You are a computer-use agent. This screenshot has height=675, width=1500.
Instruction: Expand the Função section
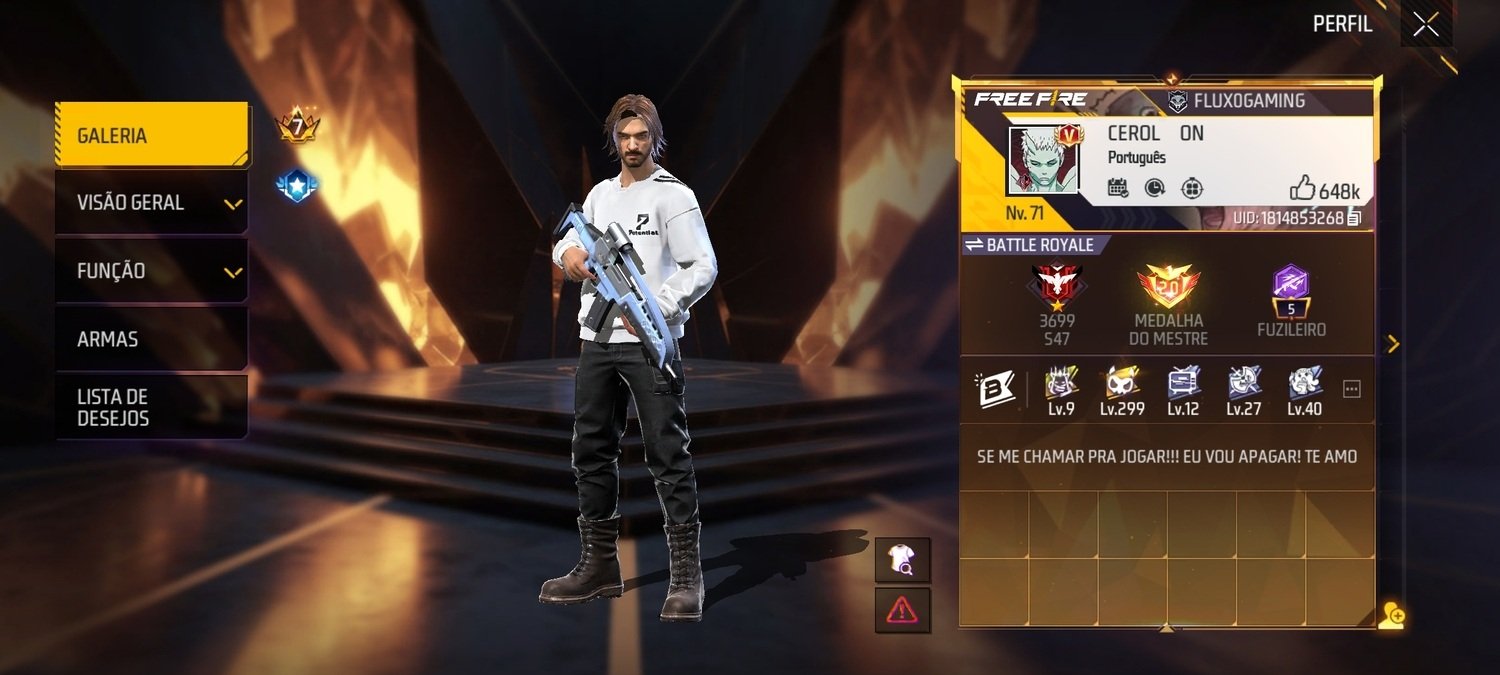pos(151,271)
